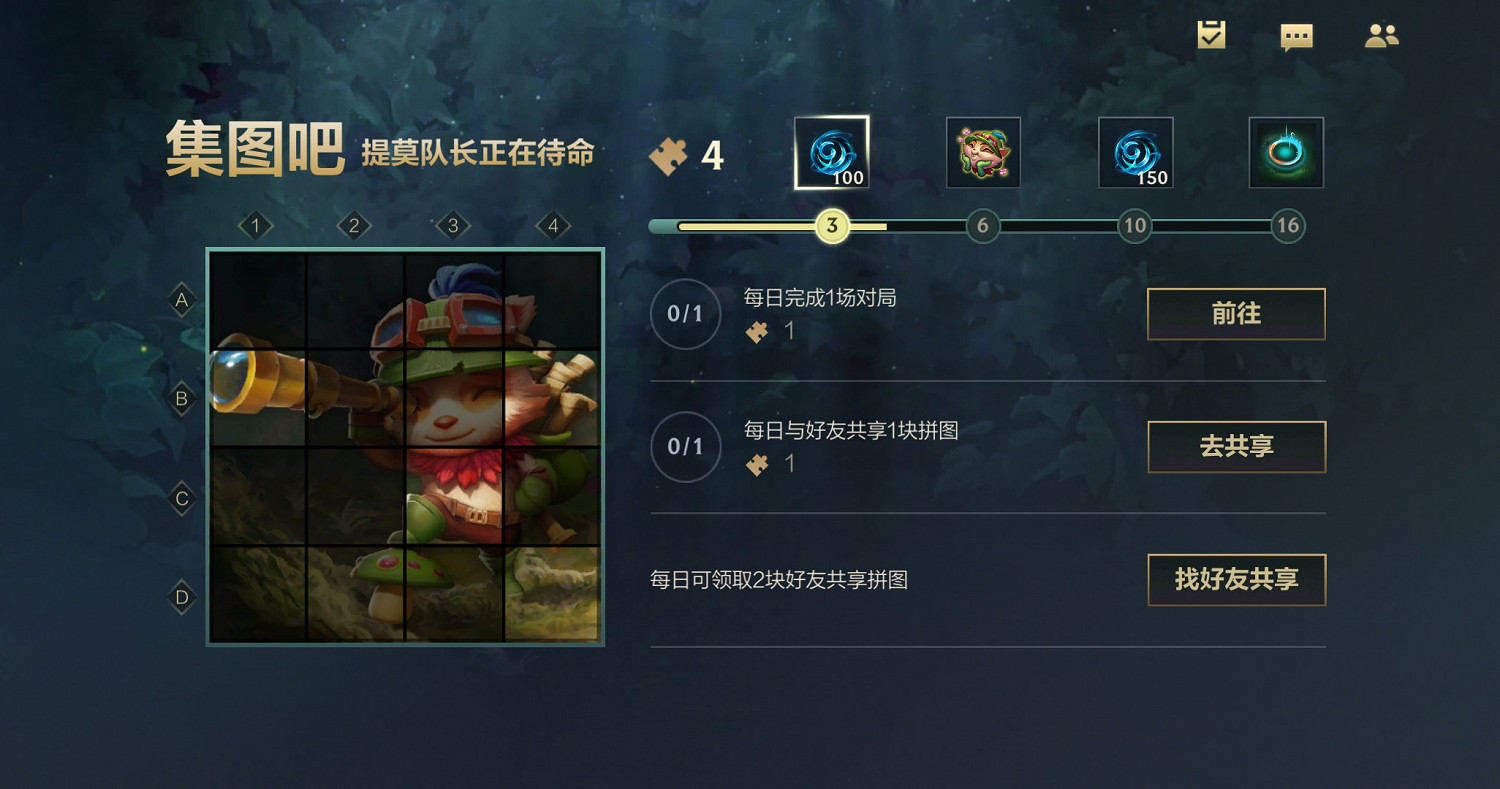
Task: Click the 0/1 circle for the daily match task
Action: 685,314
